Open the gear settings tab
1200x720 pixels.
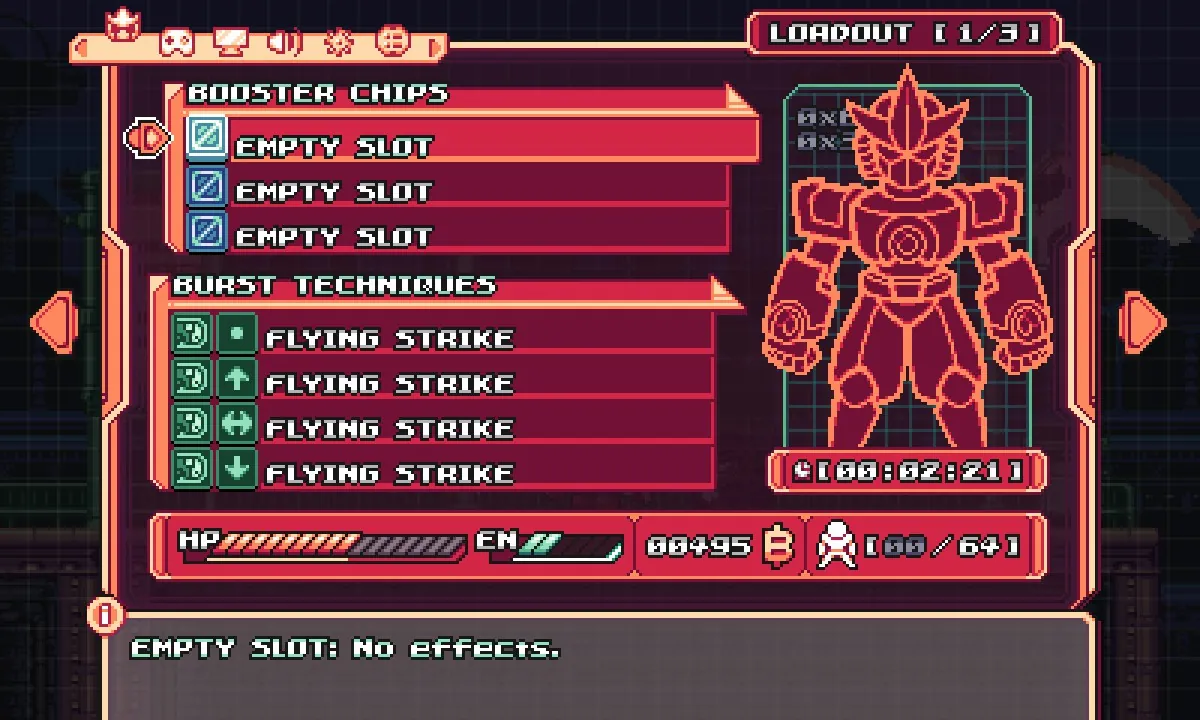(340, 43)
